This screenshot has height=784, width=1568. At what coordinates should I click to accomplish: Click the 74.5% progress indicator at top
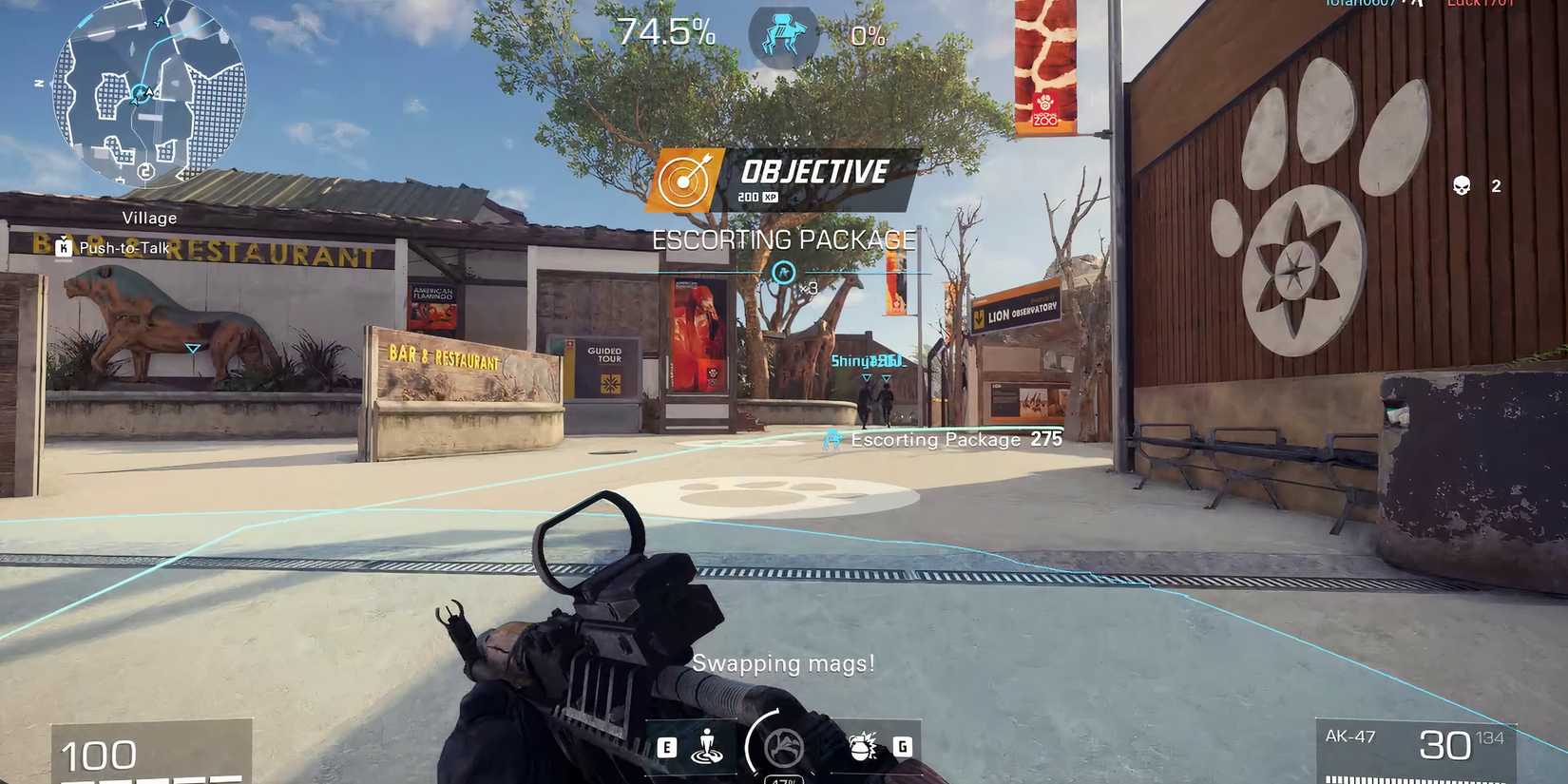[x=663, y=31]
